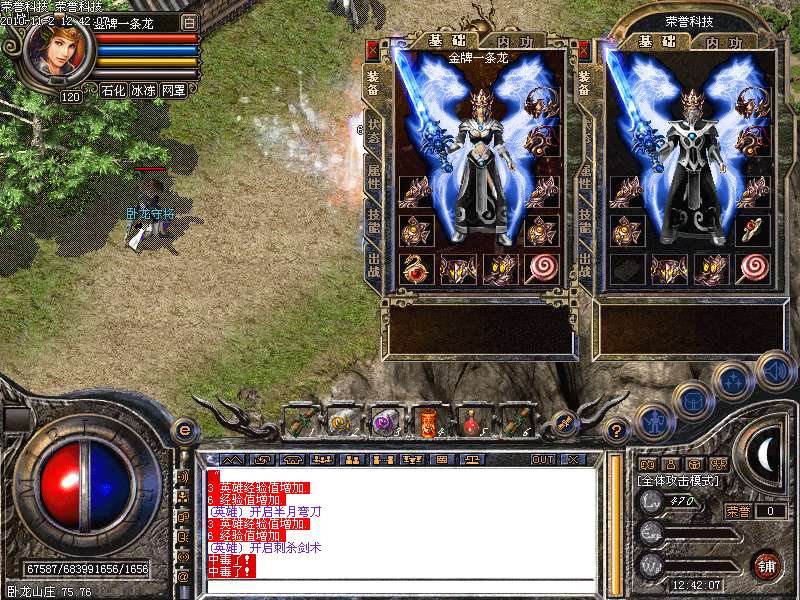Image resolution: width=800 pixels, height=600 pixels.
Task: Select the 技能 side tab of the 金牌一条龙 panel
Action: pyautogui.click(x=373, y=222)
